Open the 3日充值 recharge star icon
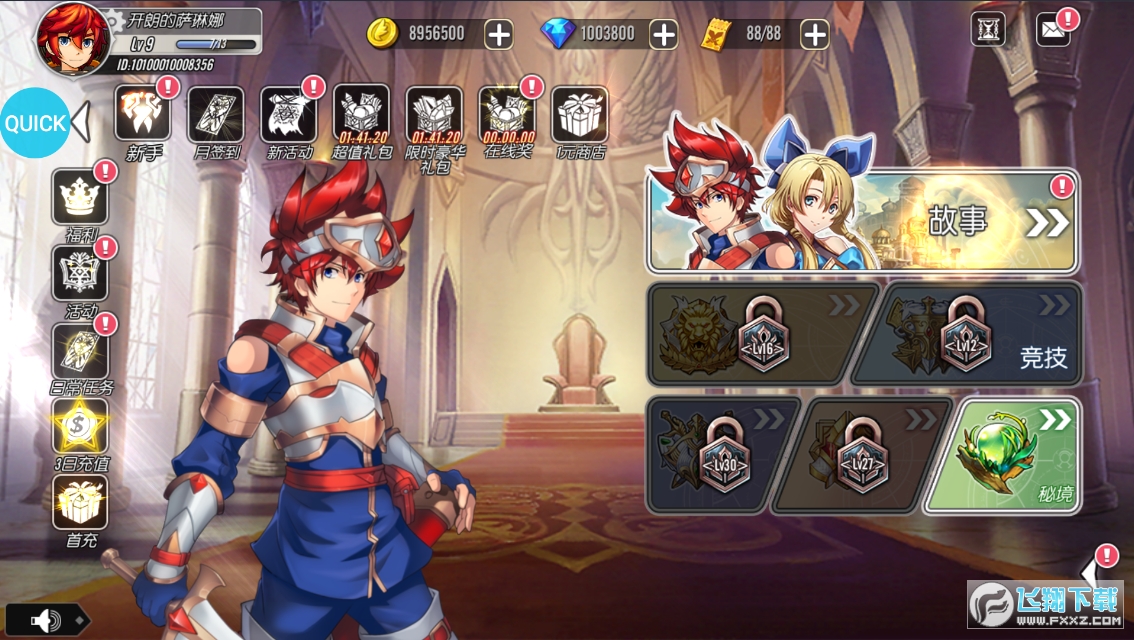The image size is (1134, 640). [x=80, y=425]
